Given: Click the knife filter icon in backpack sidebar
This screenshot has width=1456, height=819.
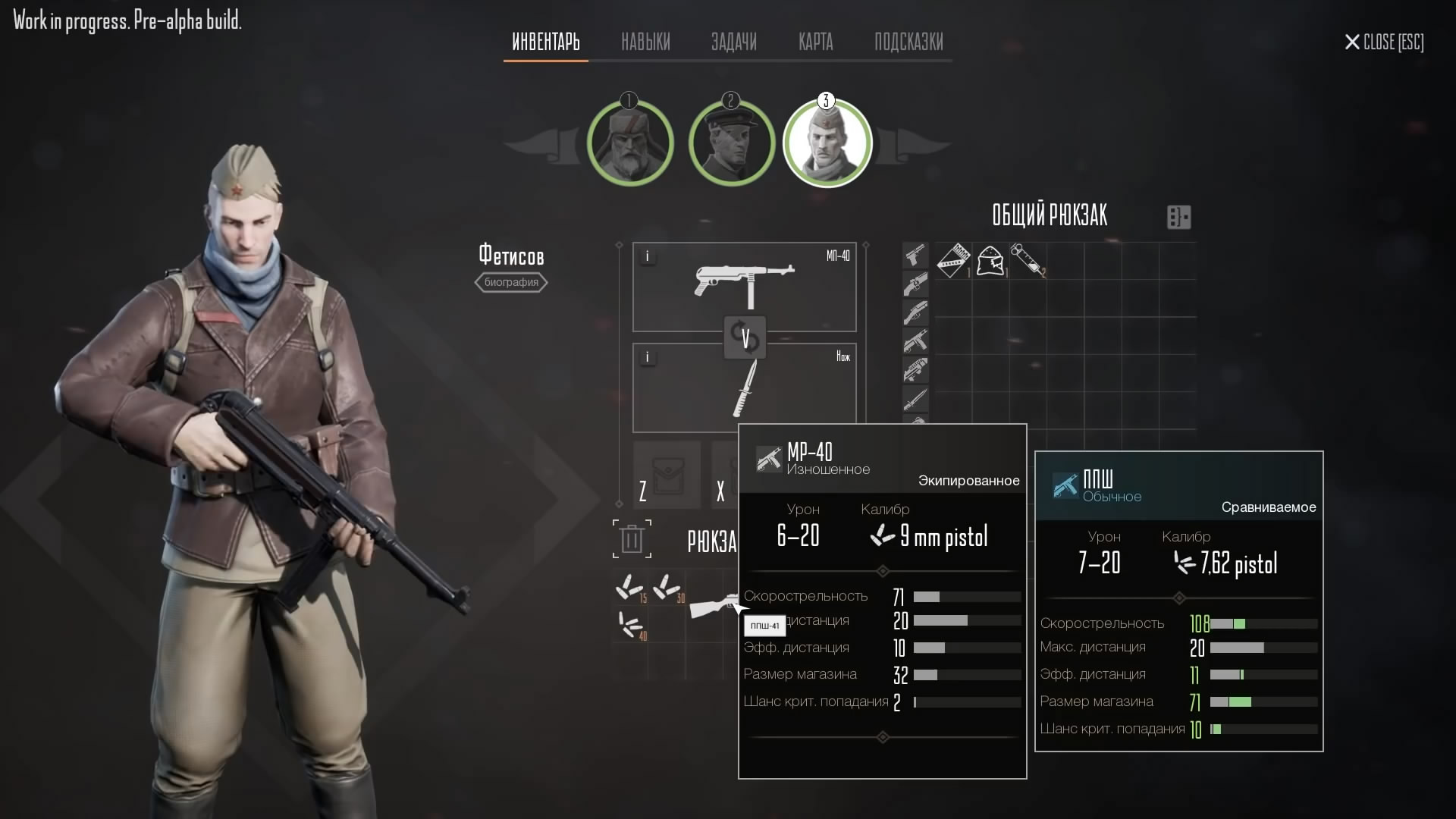Looking at the screenshot, I should point(915,400).
